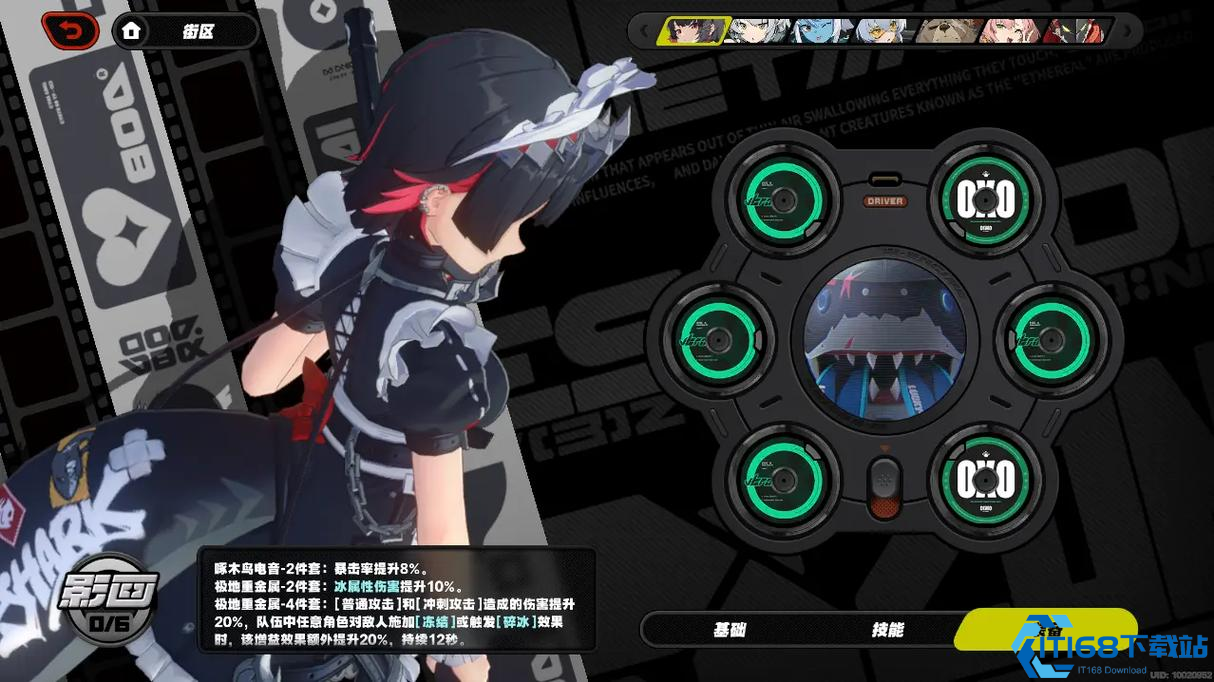Click the character bar's right arrow
The width and height of the screenshot is (1214, 682).
coord(1128,31)
